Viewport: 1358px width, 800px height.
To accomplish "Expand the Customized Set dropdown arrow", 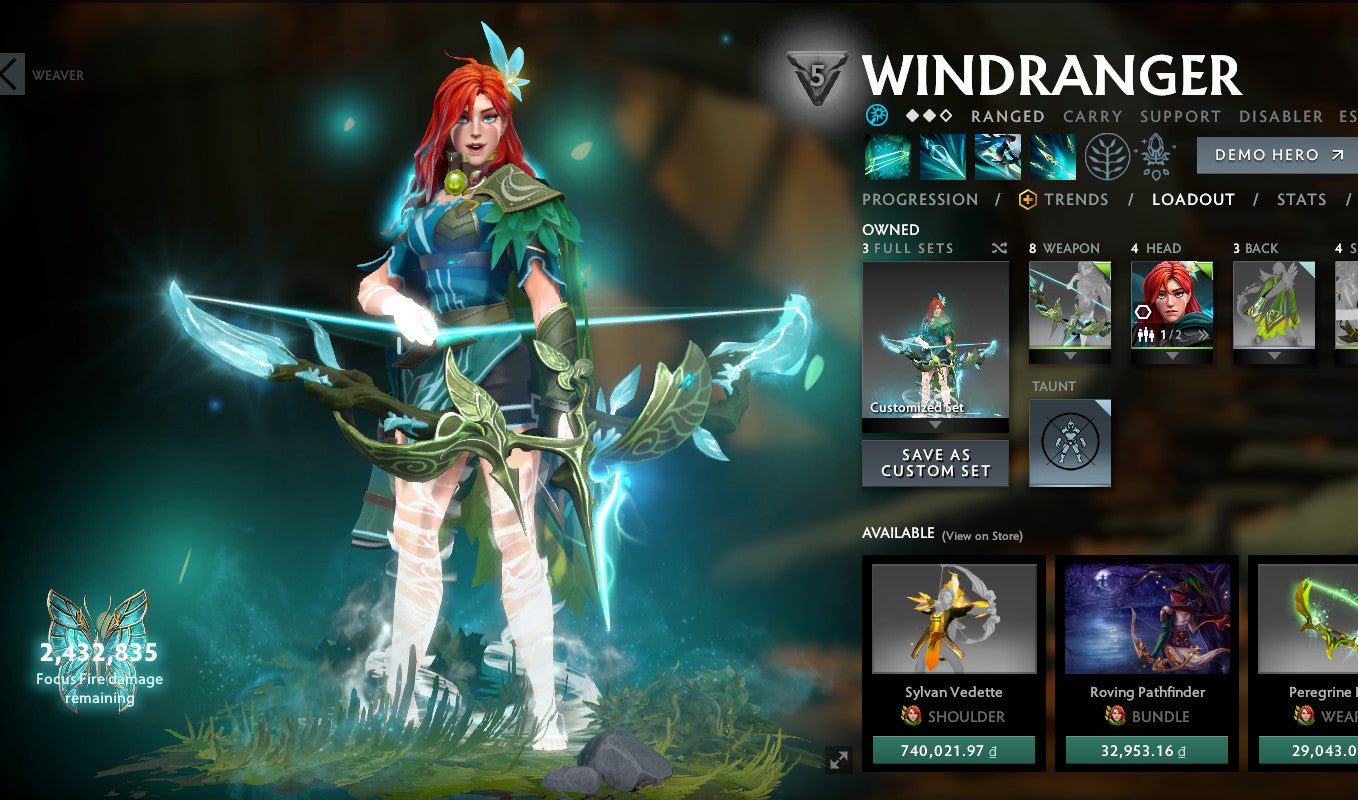I will [x=935, y=424].
